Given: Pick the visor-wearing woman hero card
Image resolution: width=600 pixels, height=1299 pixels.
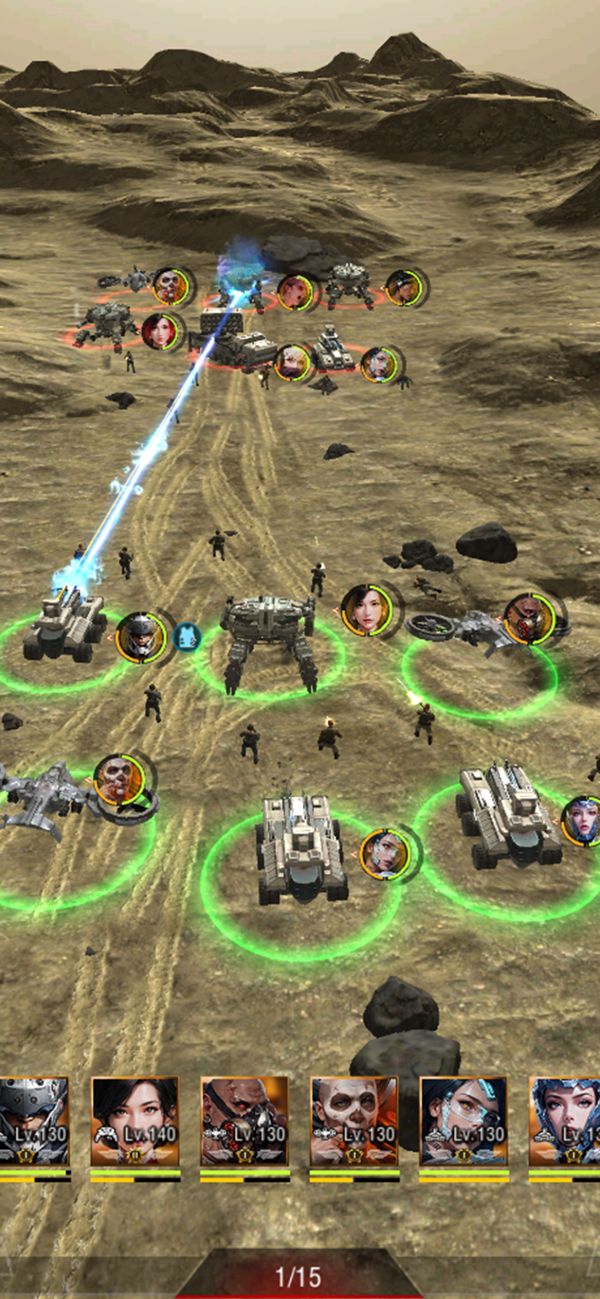Looking at the screenshot, I should click(463, 1121).
